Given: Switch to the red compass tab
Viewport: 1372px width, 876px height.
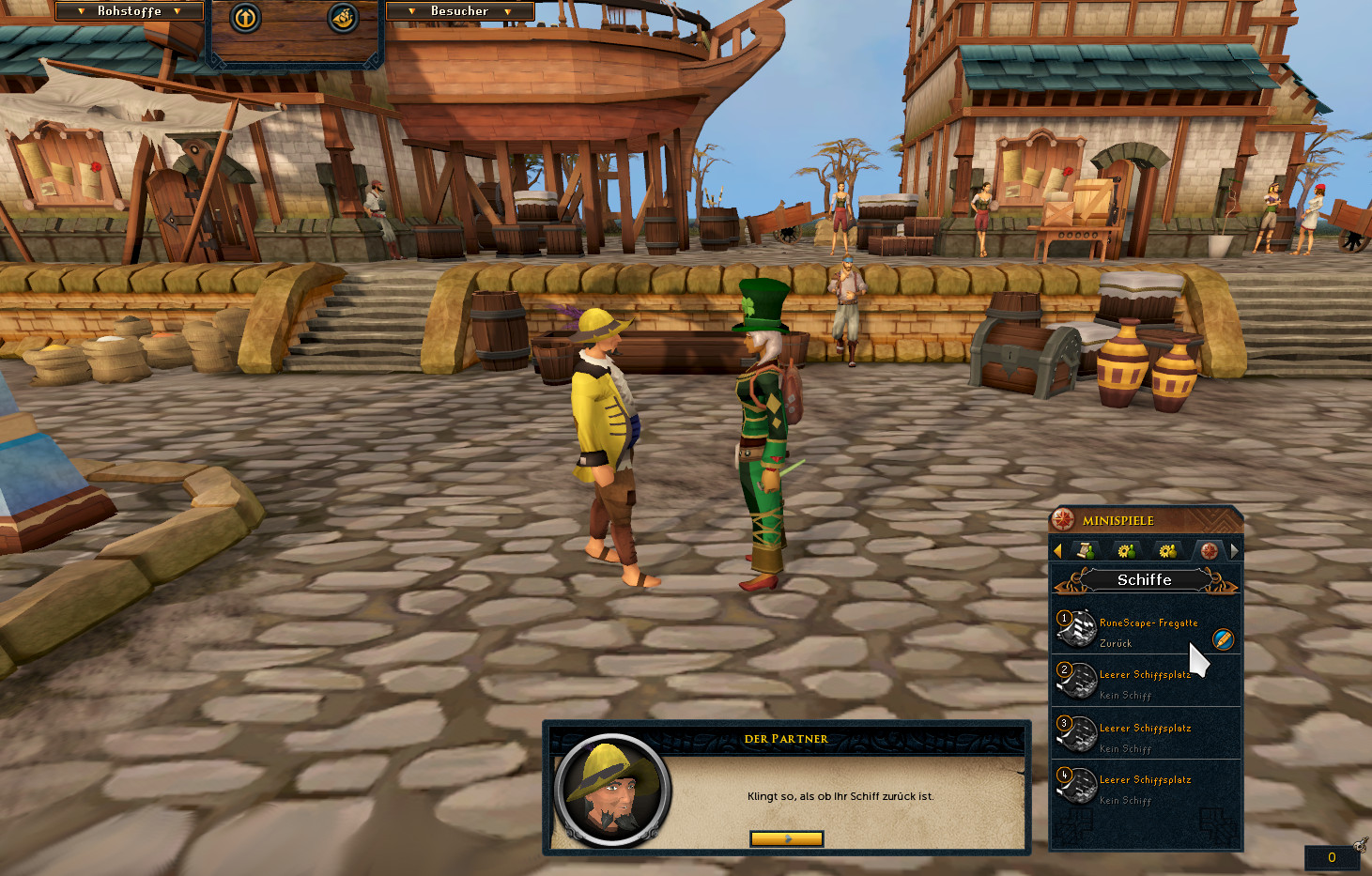Looking at the screenshot, I should click(x=1209, y=550).
